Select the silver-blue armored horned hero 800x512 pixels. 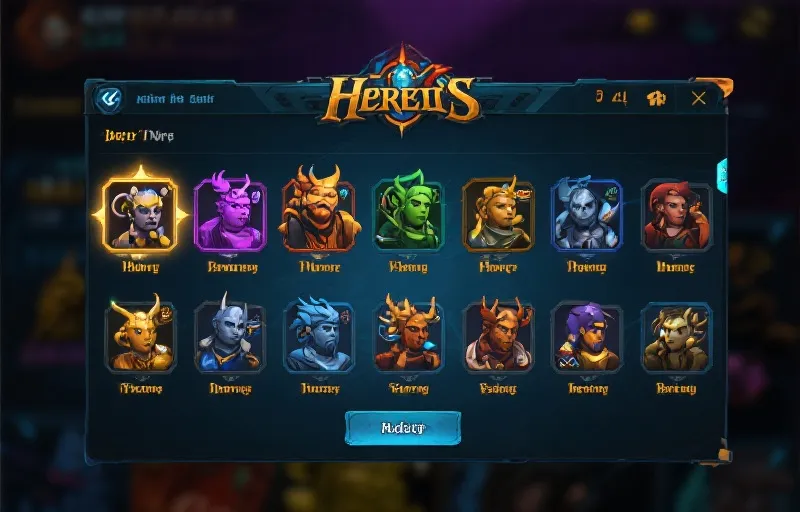tap(587, 214)
